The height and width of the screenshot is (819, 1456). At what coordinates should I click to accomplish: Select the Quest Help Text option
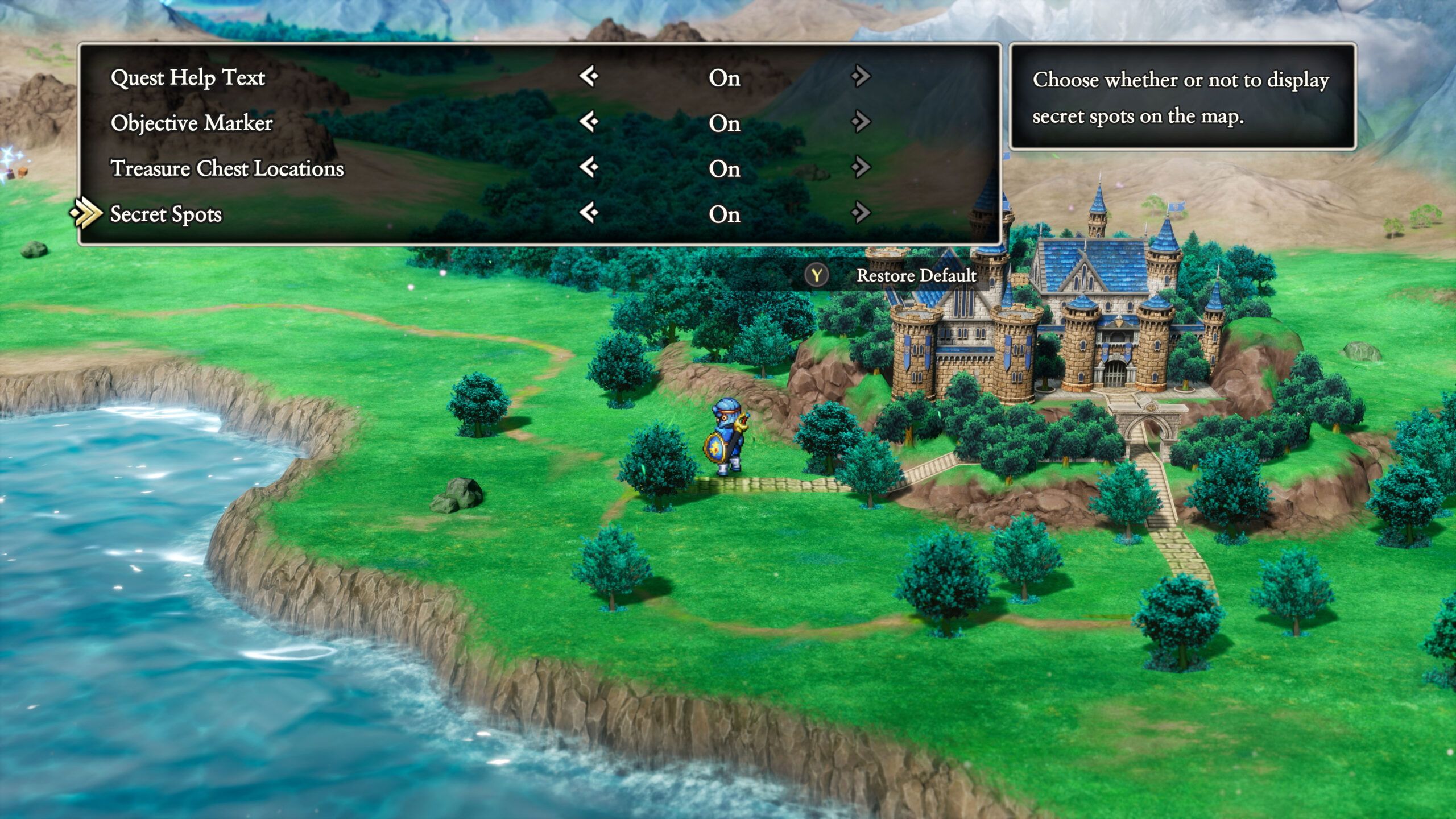188,78
